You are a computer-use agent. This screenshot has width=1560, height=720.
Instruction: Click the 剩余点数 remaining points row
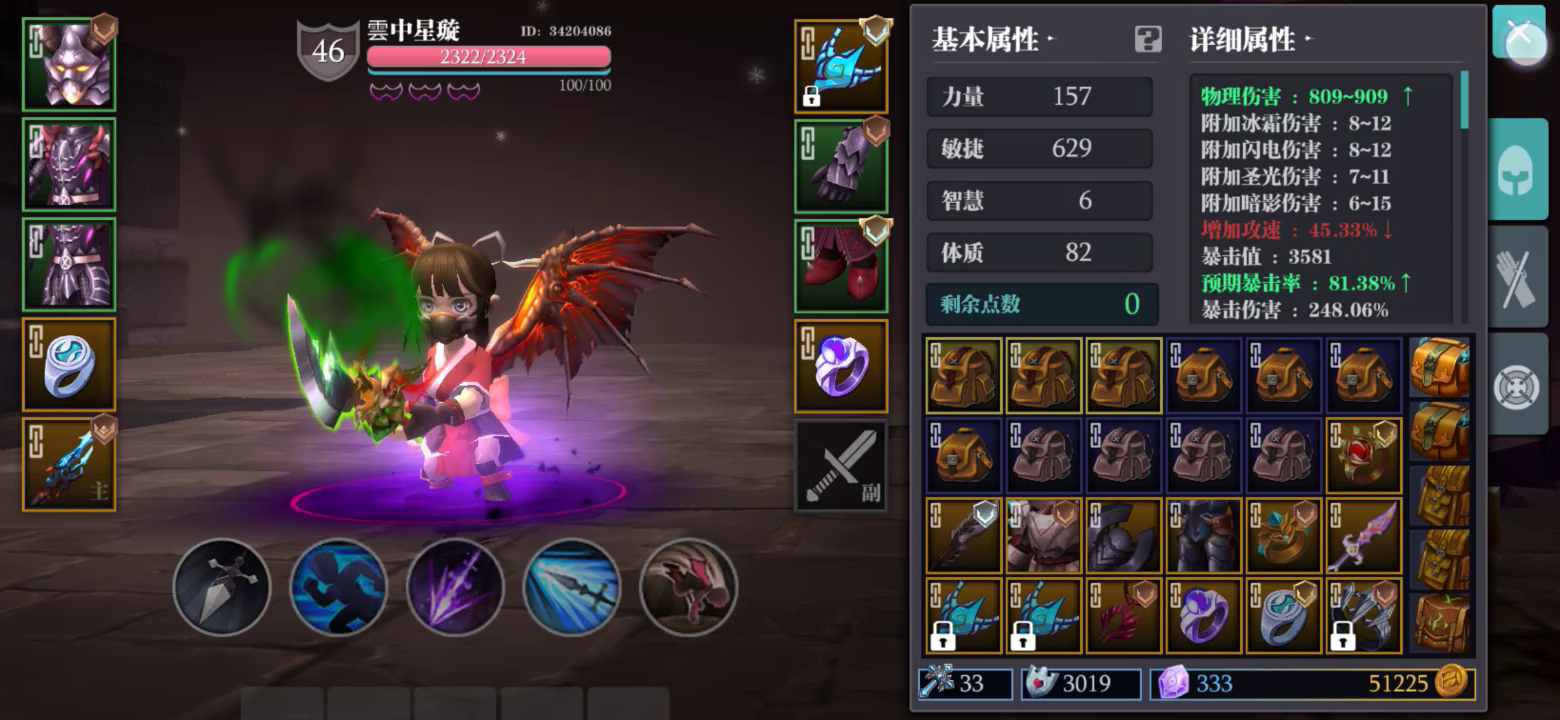(x=1040, y=304)
